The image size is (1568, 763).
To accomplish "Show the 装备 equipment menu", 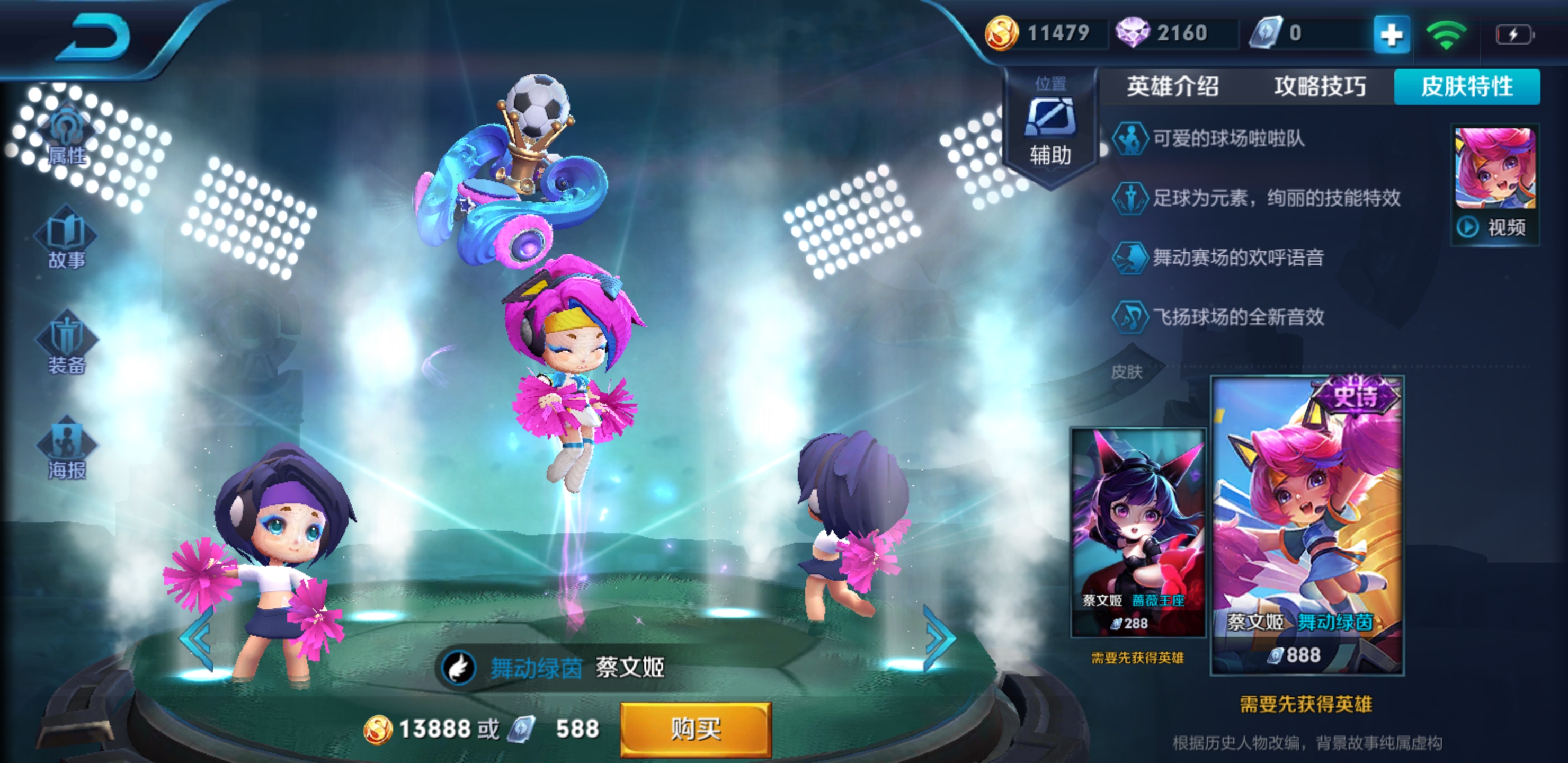I will [66, 344].
